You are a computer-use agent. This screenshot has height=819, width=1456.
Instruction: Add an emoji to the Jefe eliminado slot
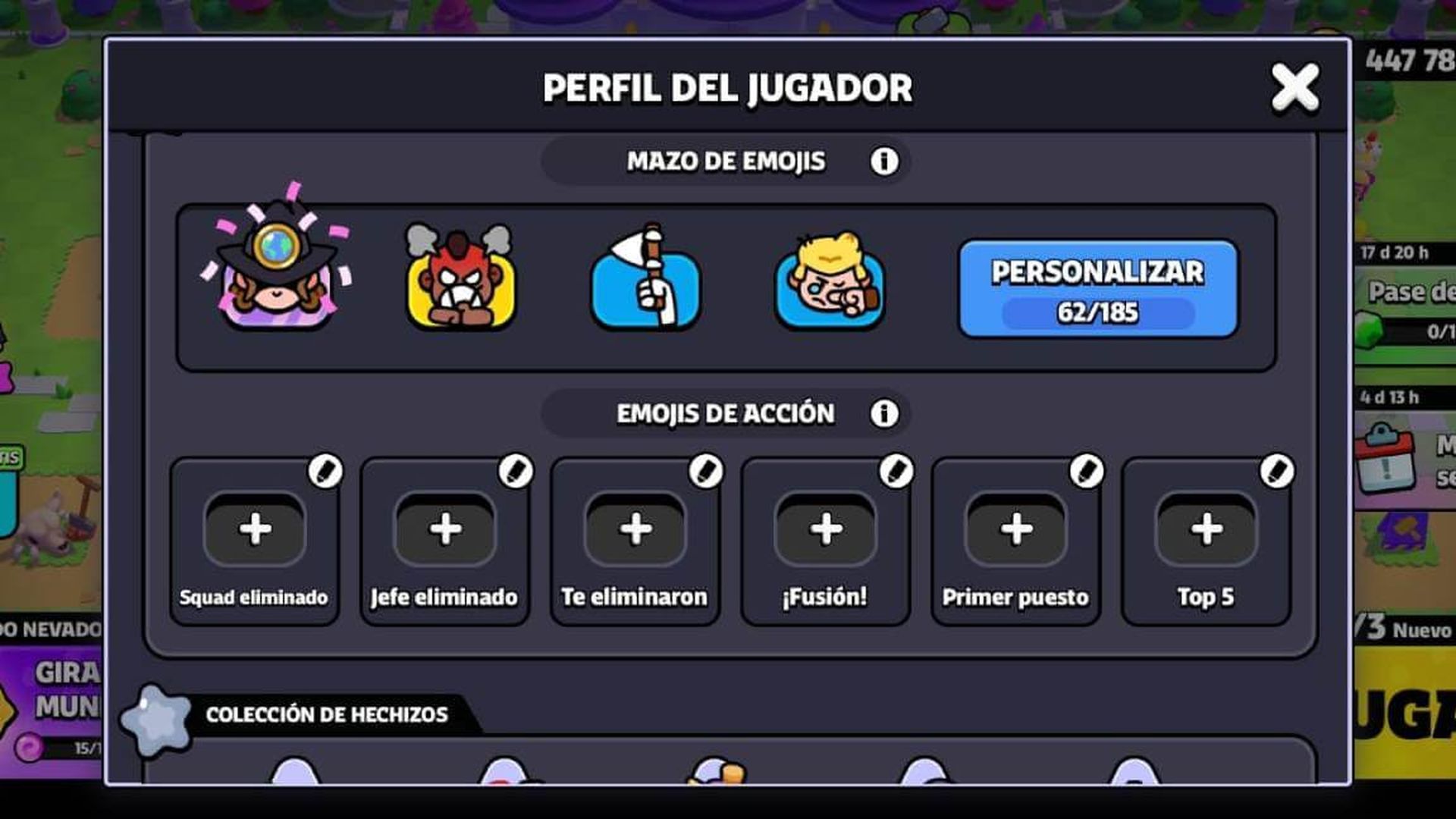point(444,531)
